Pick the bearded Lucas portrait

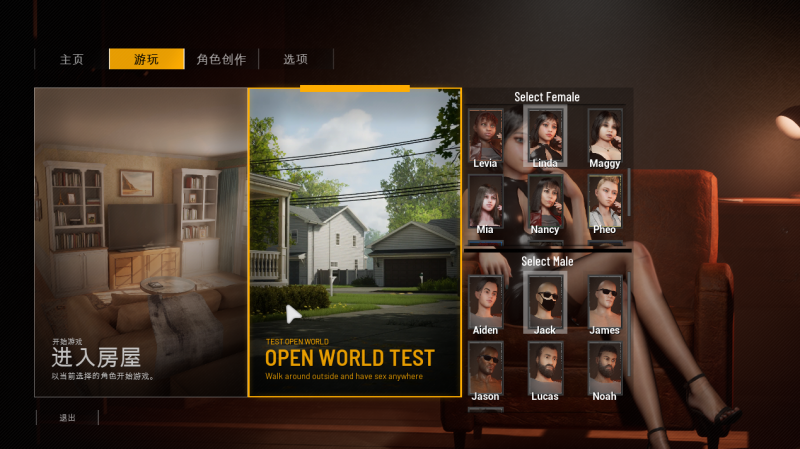point(545,367)
